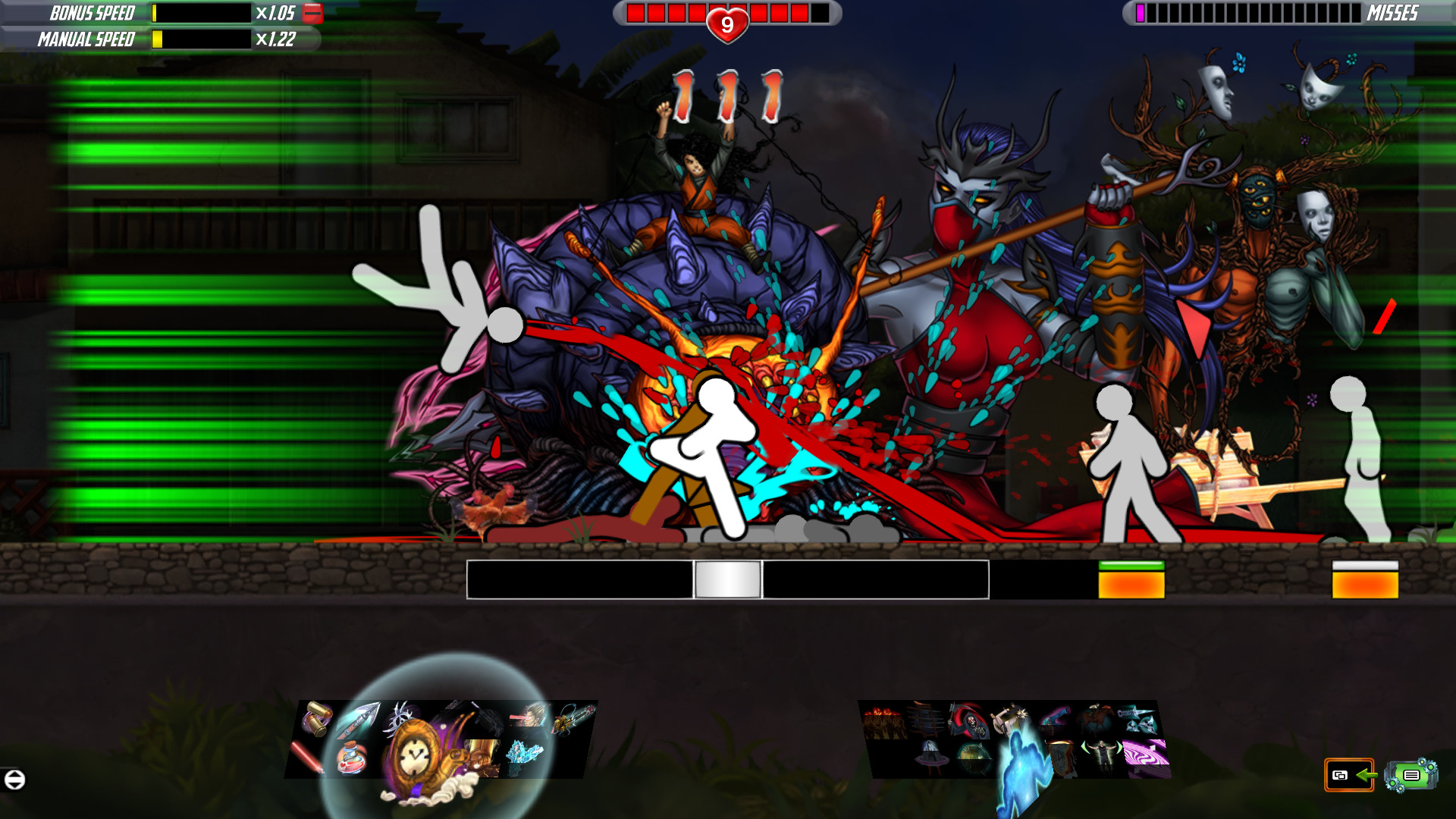This screenshot has height=819, width=1456.
Task: Select the melting clock skill icon
Action: pyautogui.click(x=1062, y=756)
